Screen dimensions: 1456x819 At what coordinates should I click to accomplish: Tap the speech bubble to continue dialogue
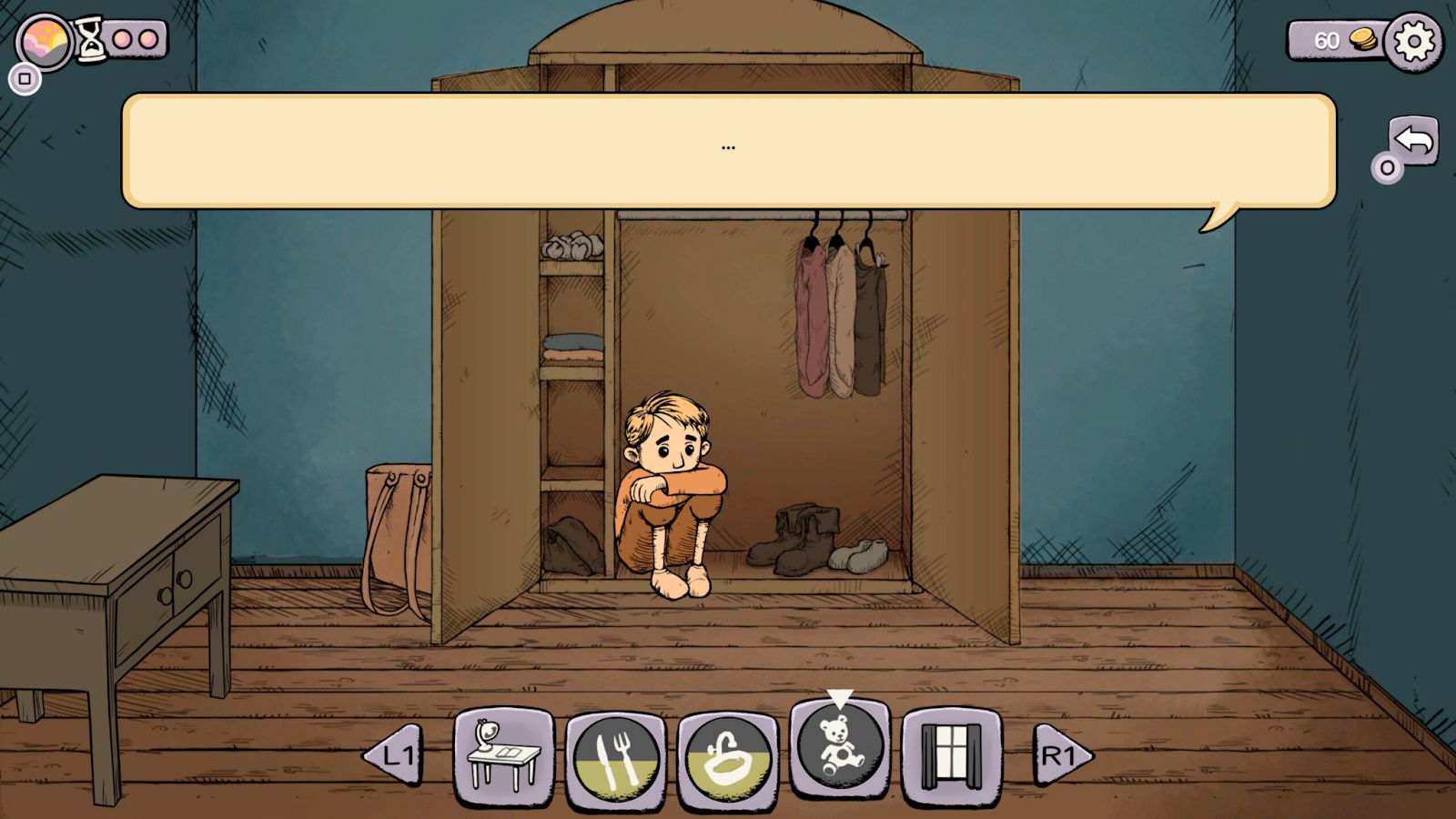728,148
